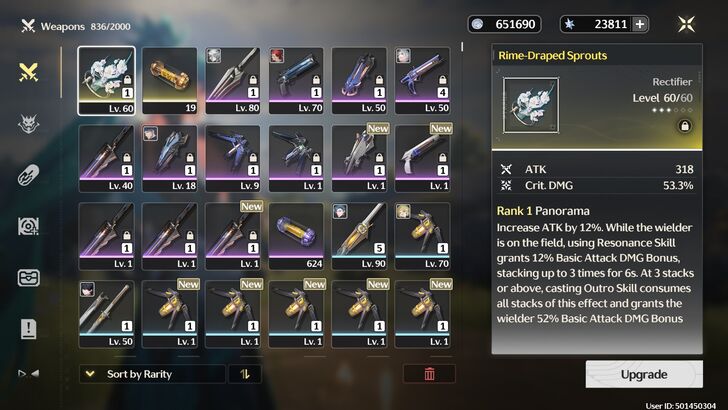Select the purple tube item with count 624
Image resolution: width=728 pixels, height=410 pixels.
298,234
